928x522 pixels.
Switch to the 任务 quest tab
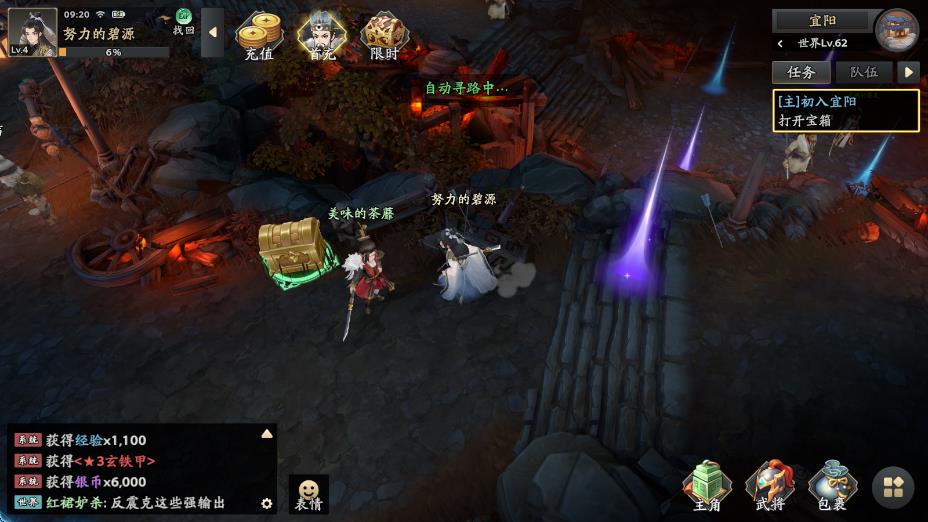[x=801, y=72]
